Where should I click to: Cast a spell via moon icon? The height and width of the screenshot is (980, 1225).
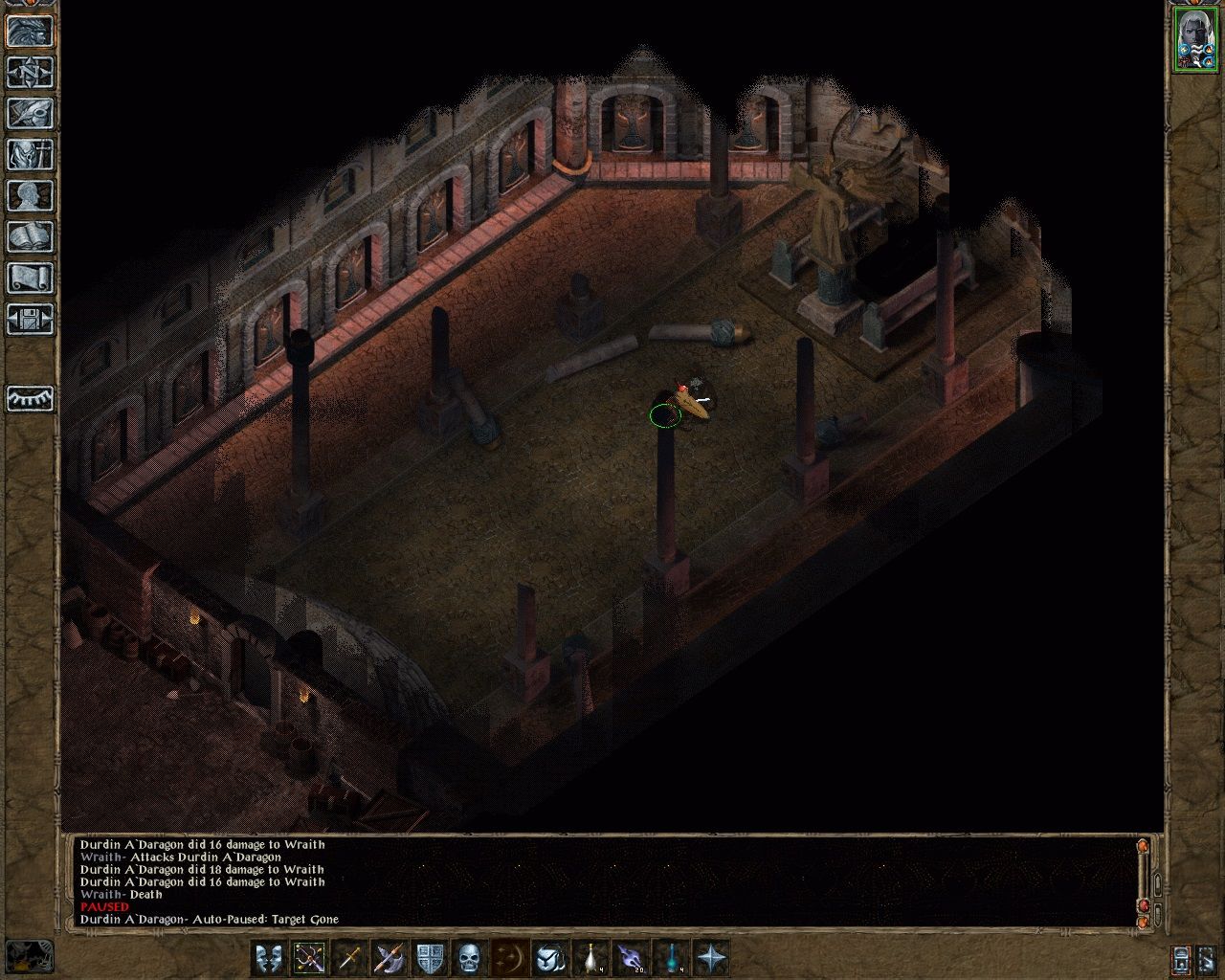(x=510, y=959)
